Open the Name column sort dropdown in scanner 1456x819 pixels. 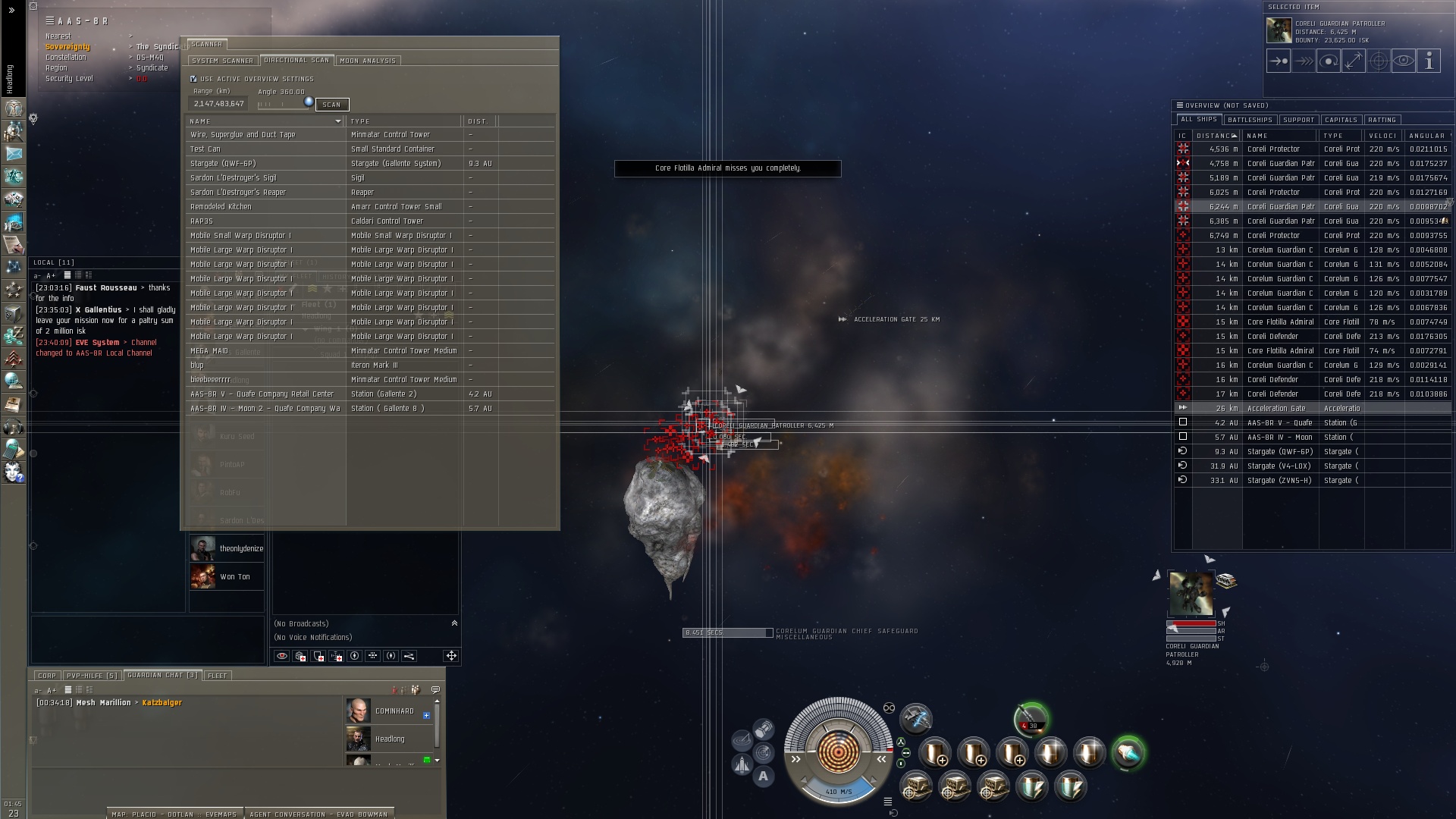339,121
